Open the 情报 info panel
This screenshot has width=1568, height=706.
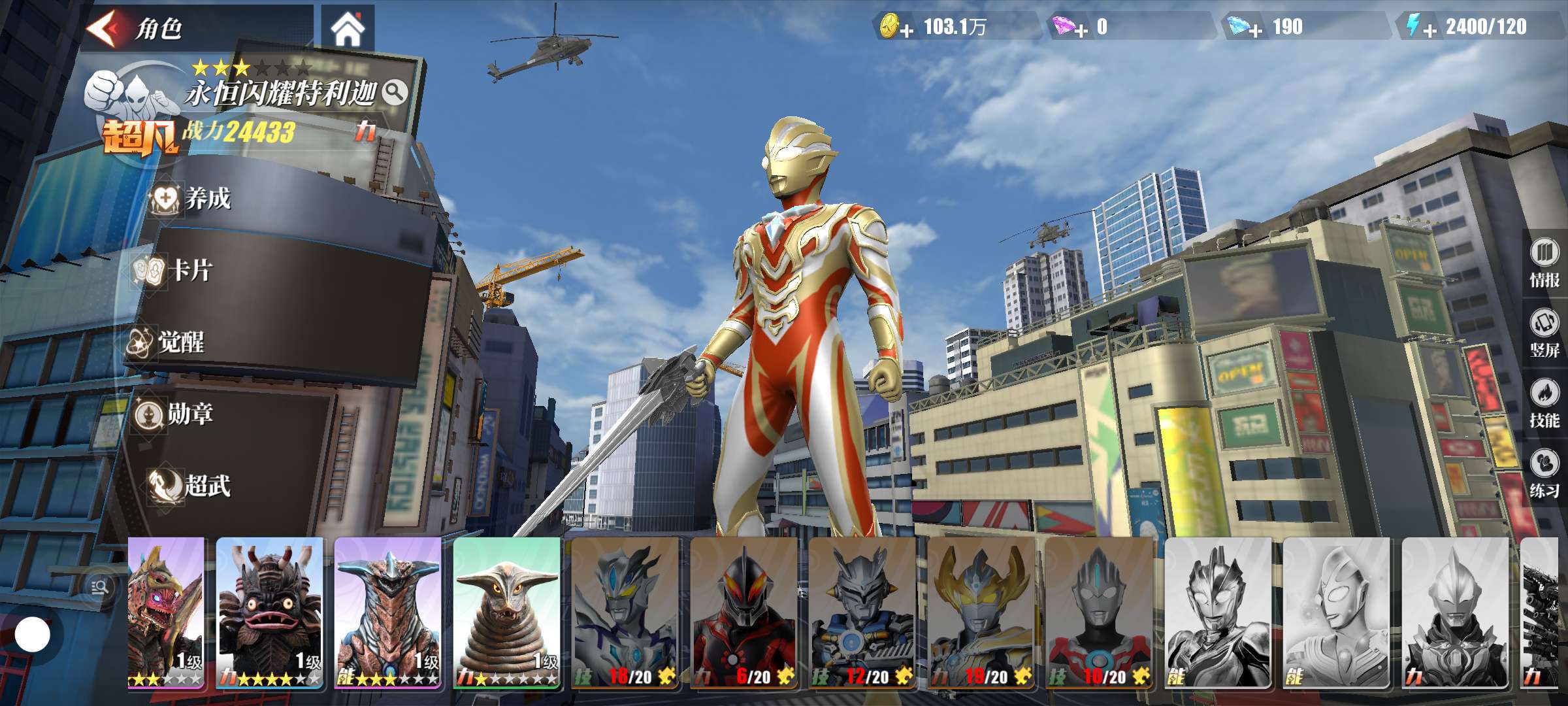(1544, 263)
